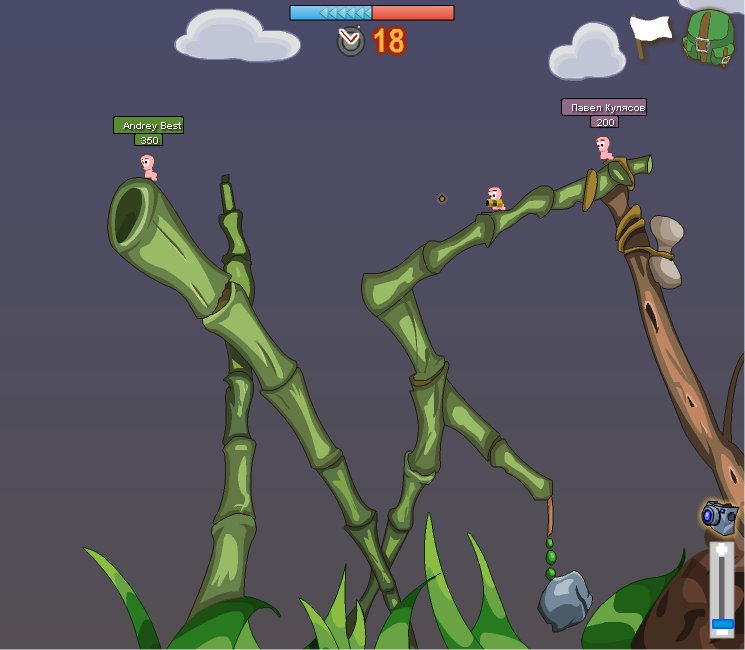The image size is (745, 650).
Task: Click the camera icon
Action: point(719,517)
